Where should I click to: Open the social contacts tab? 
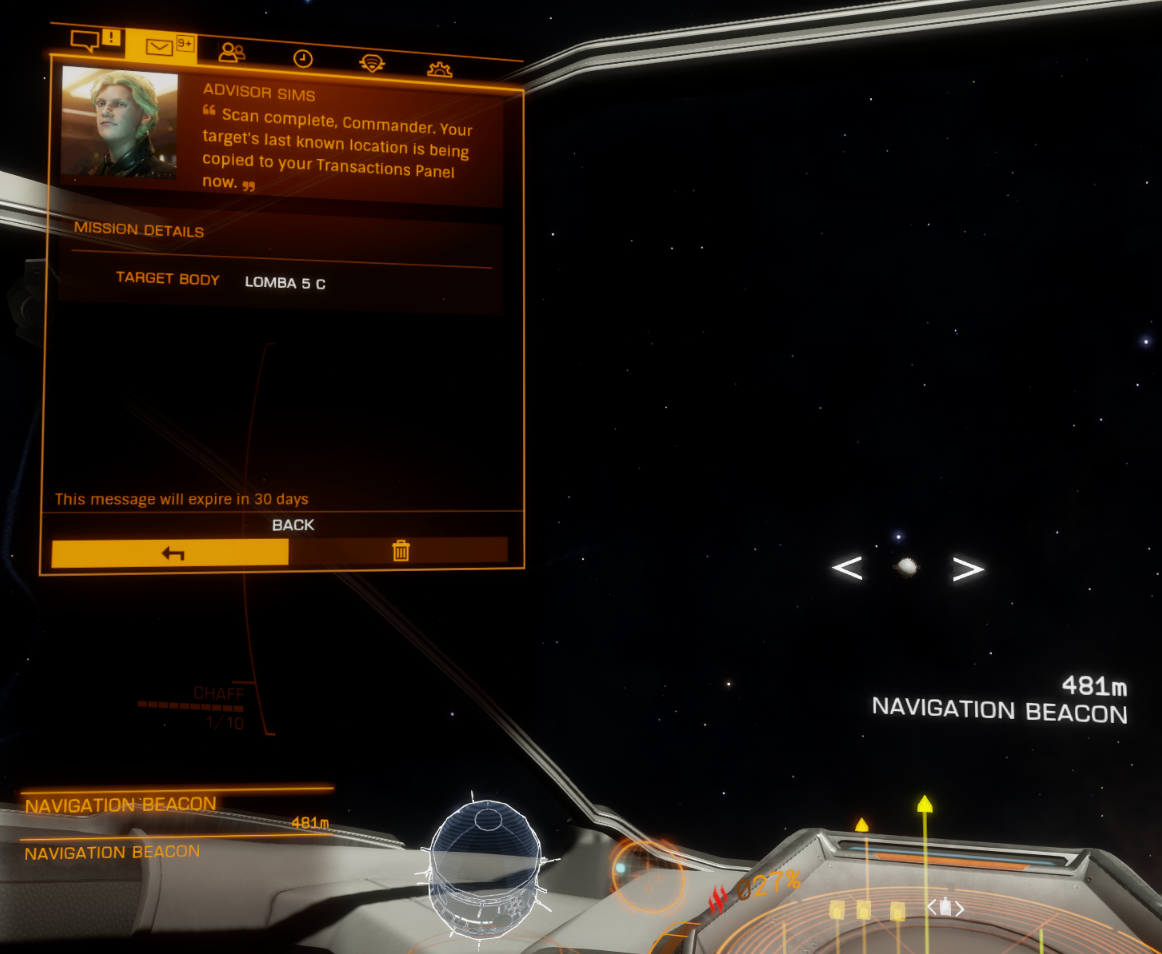232,53
